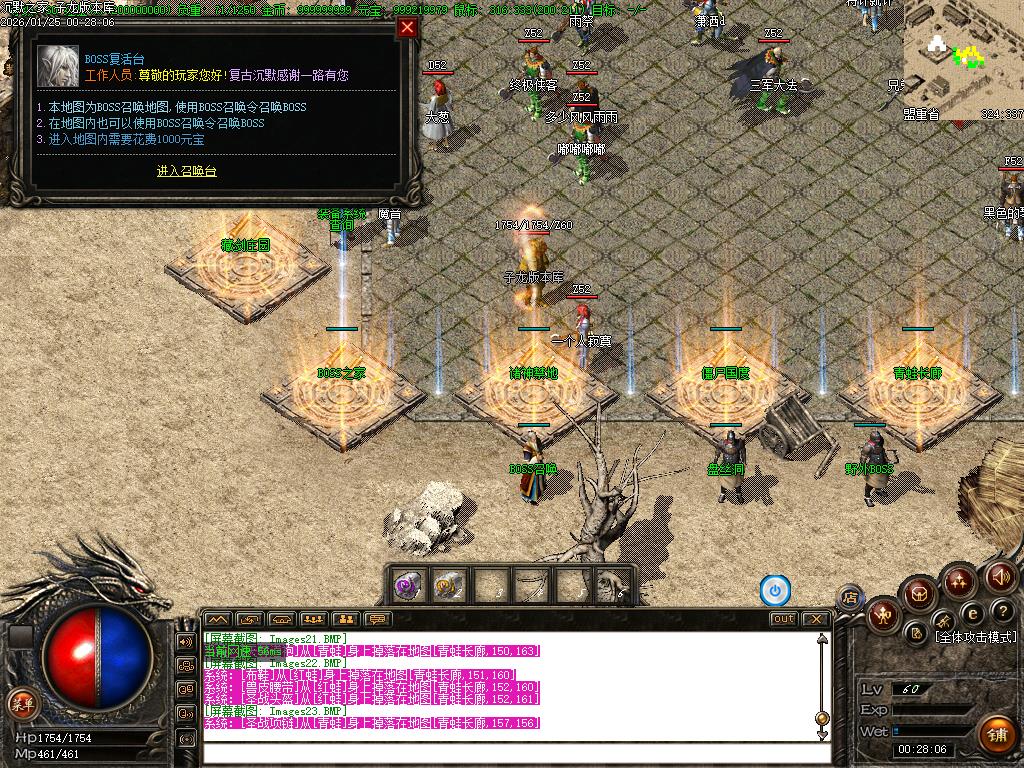Click the minimap in the corner
The image size is (1024, 768).
[x=962, y=60]
